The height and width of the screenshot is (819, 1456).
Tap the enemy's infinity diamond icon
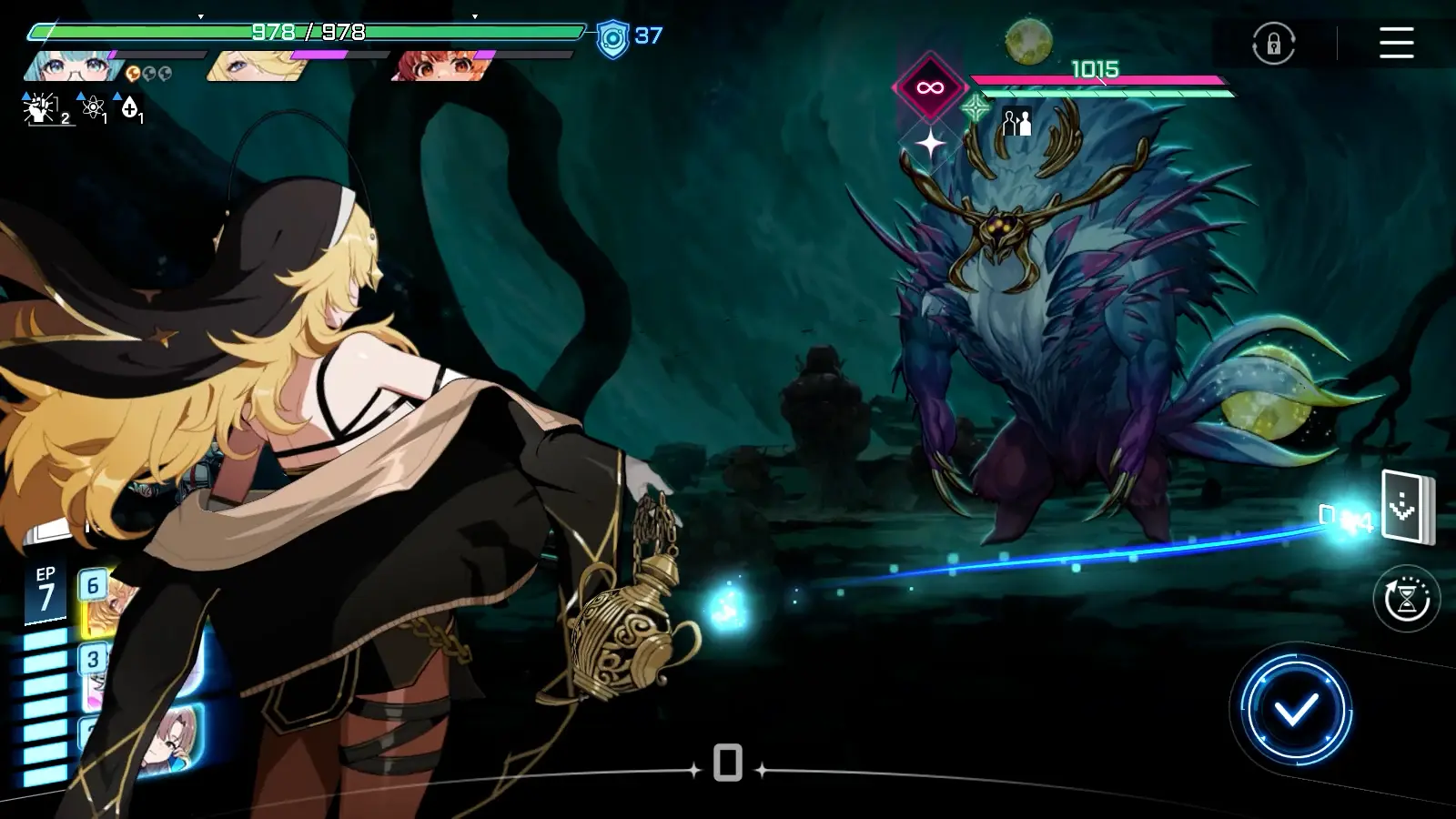[929, 88]
